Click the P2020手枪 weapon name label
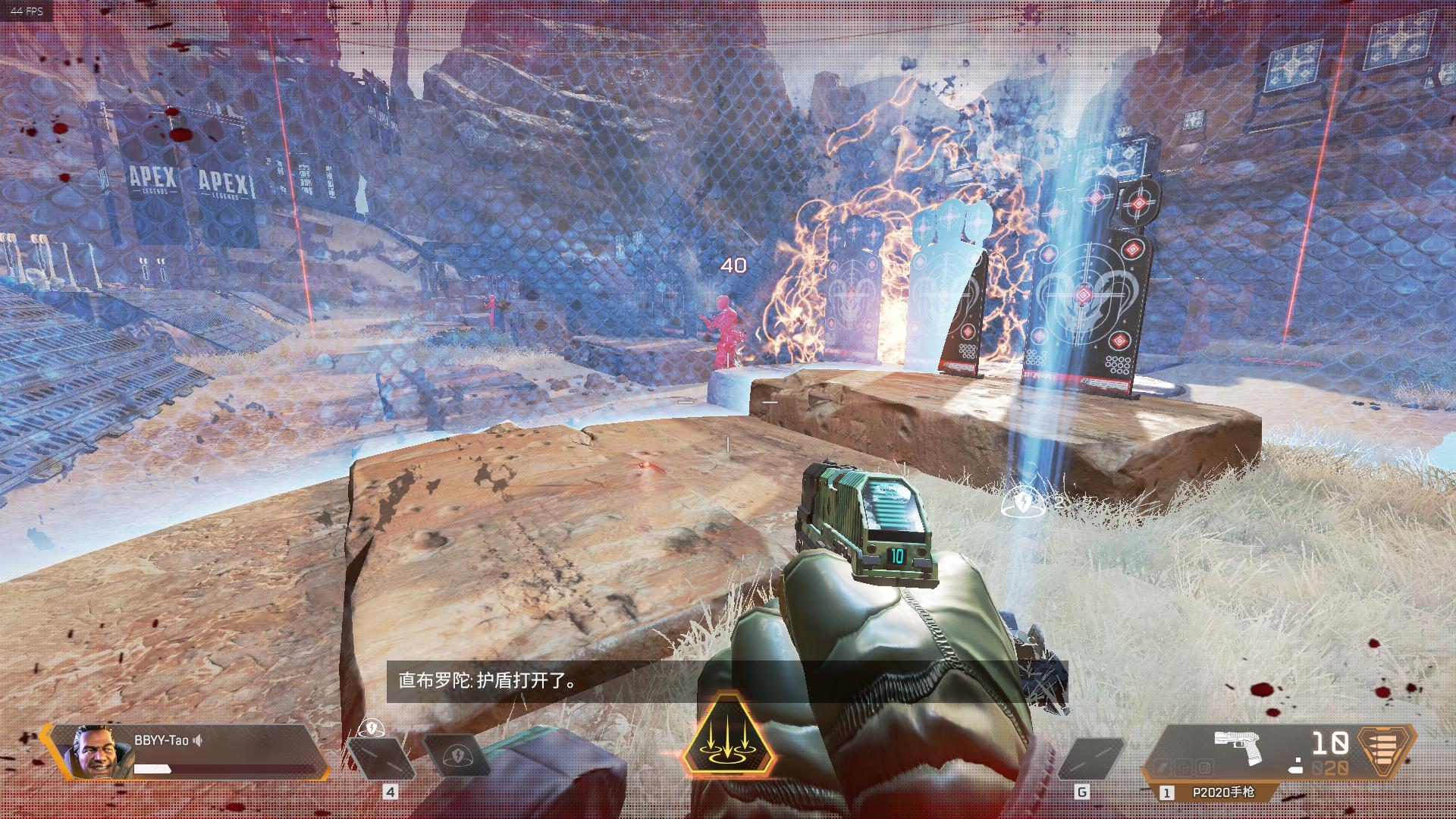 (1223, 792)
